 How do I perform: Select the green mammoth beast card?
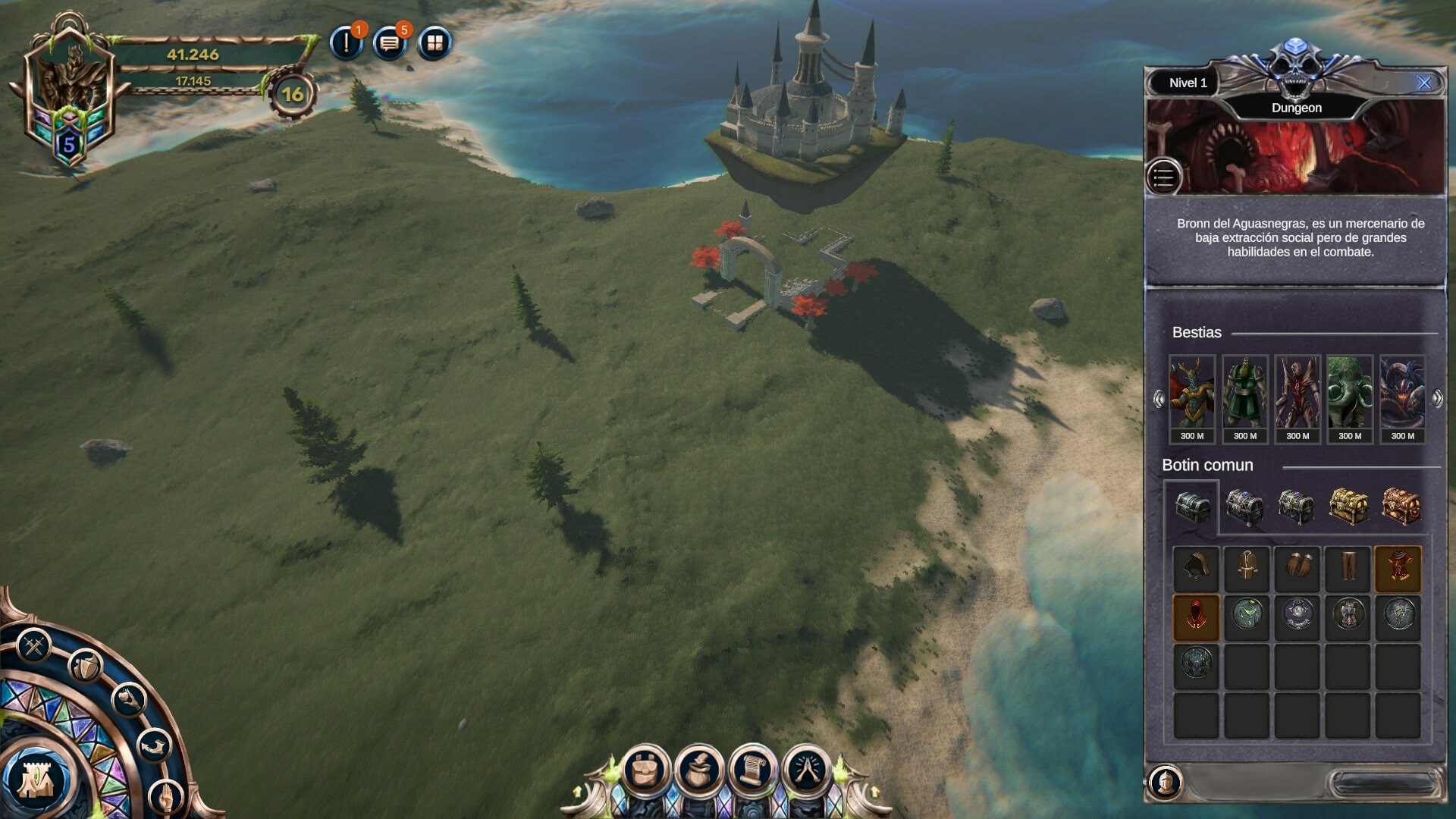point(1350,398)
